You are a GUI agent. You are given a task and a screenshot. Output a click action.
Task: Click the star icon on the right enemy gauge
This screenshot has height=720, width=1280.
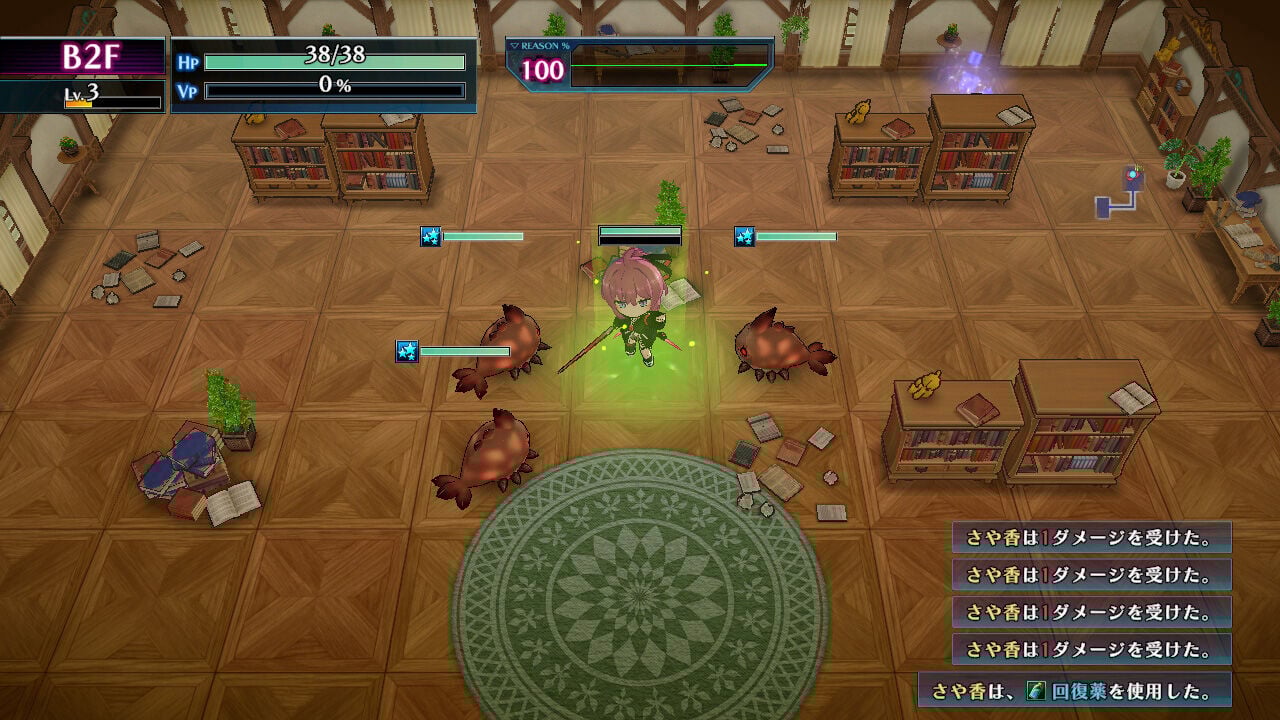coord(744,237)
